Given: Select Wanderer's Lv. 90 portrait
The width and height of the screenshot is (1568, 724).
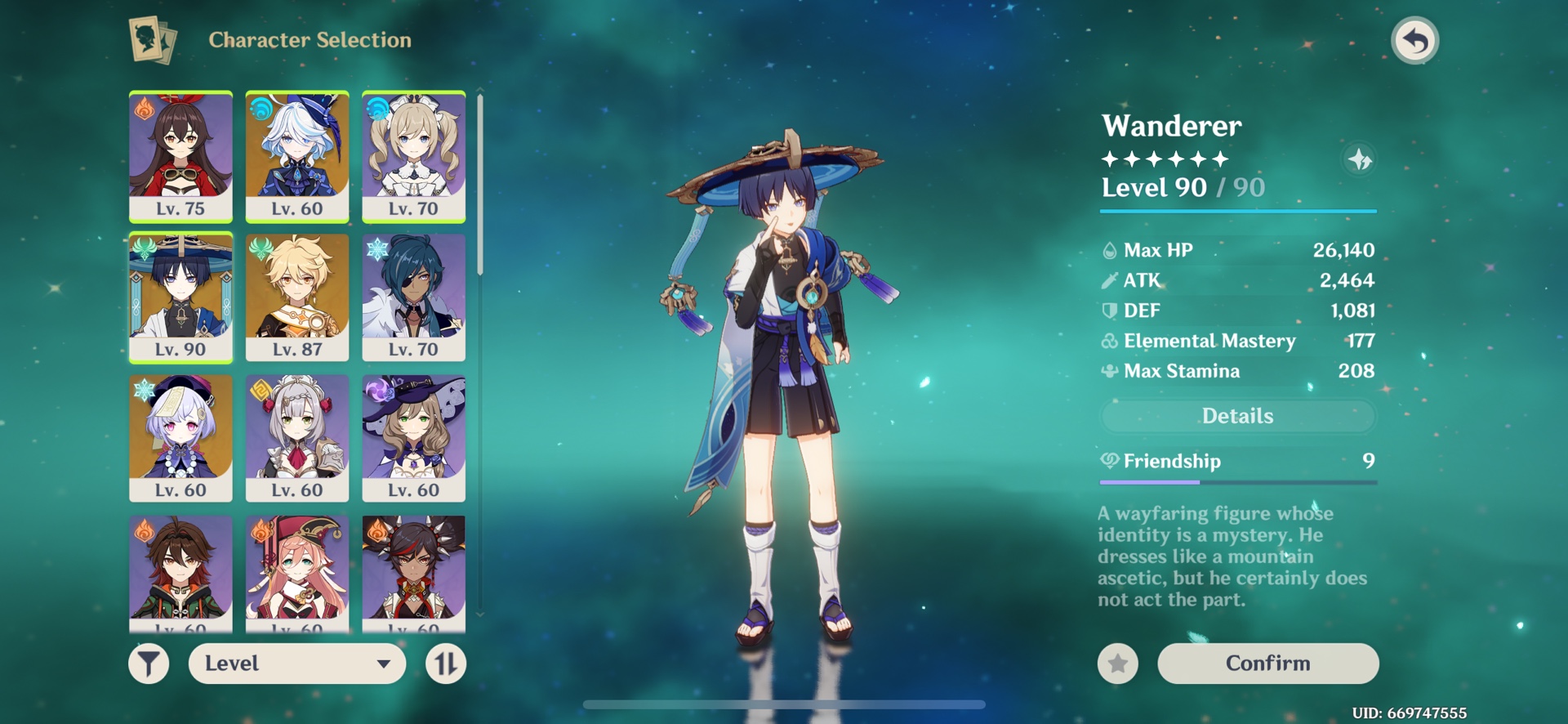Looking at the screenshot, I should pos(180,297).
